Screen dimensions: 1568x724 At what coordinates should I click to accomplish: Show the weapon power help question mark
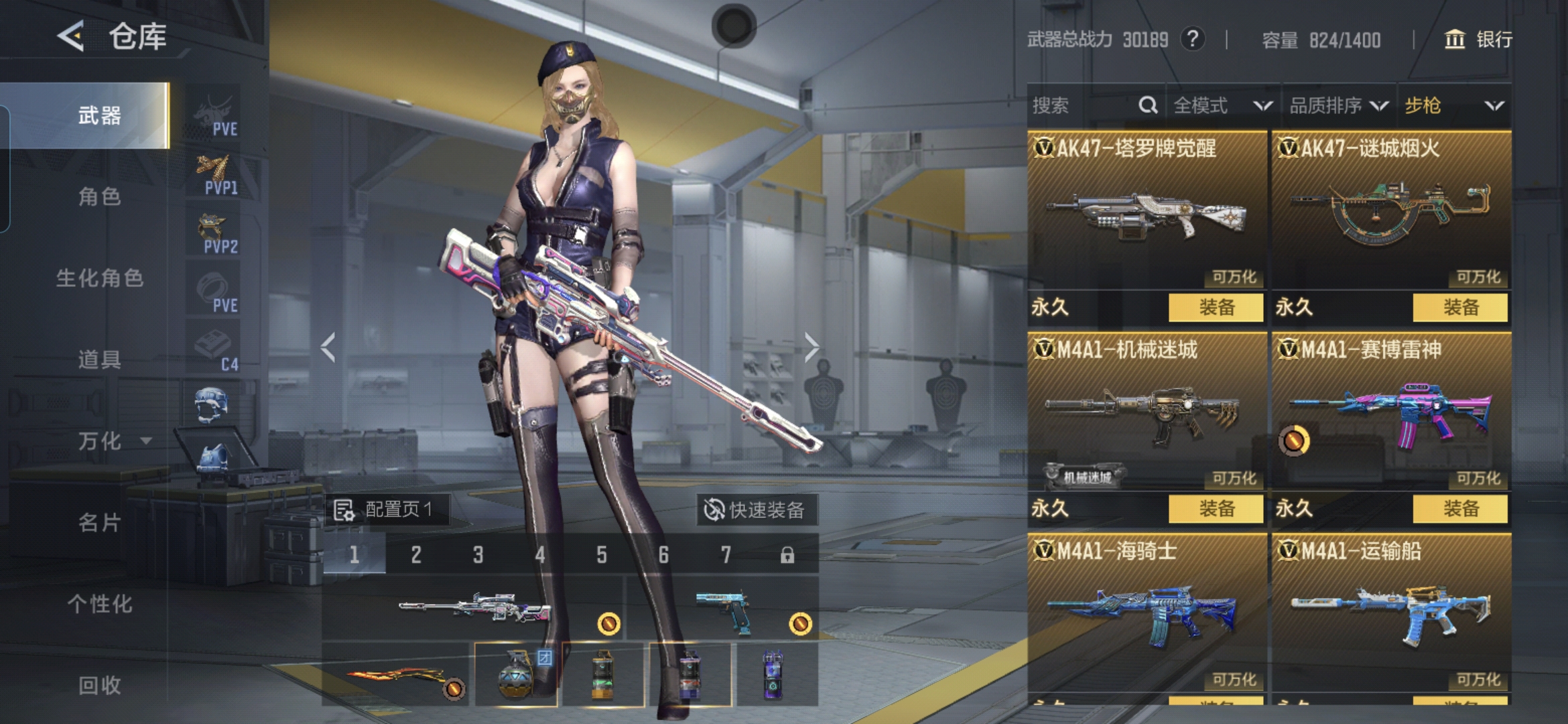coord(1192,39)
